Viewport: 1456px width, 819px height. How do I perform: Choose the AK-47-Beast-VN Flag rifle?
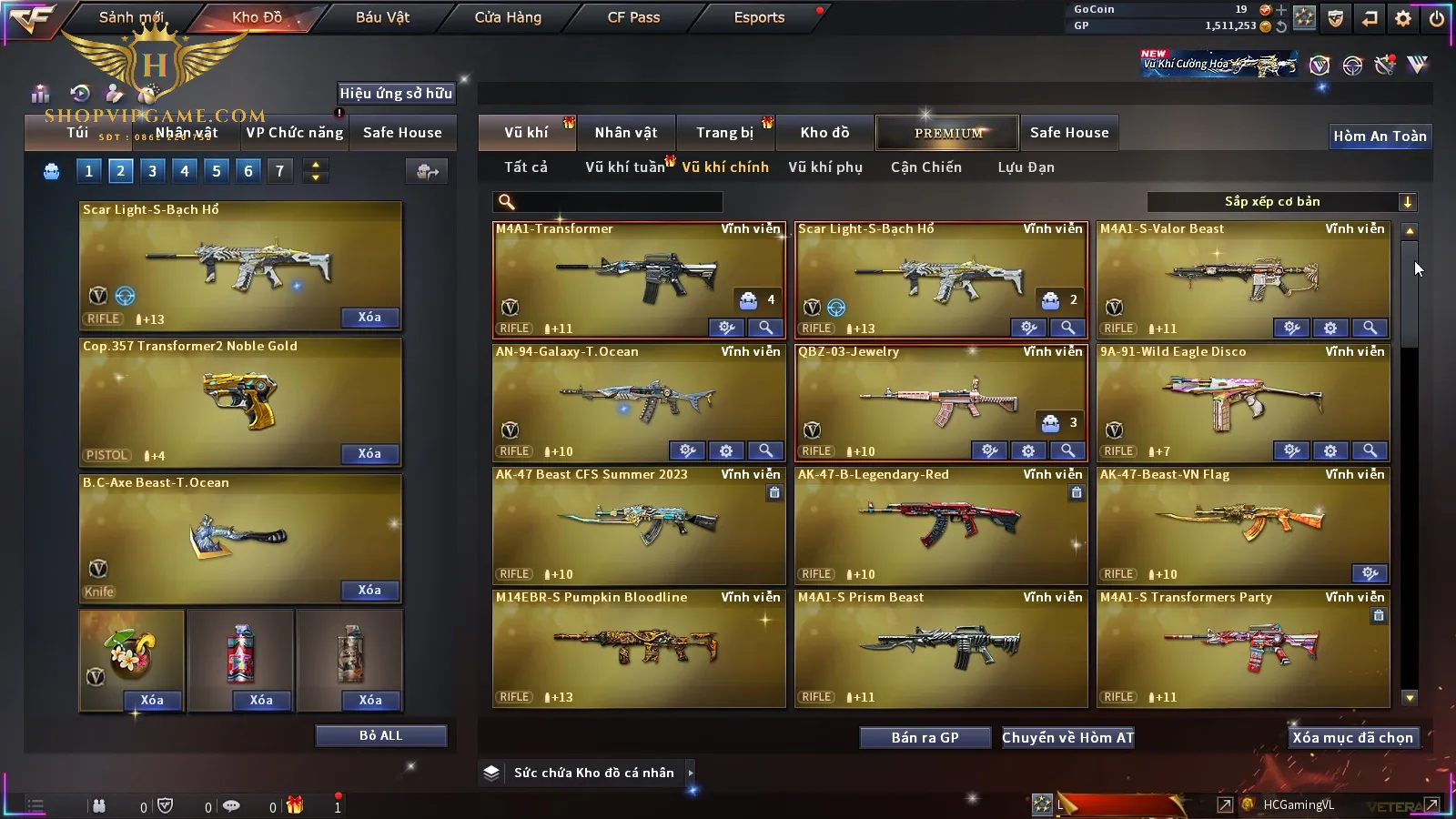tap(1242, 523)
